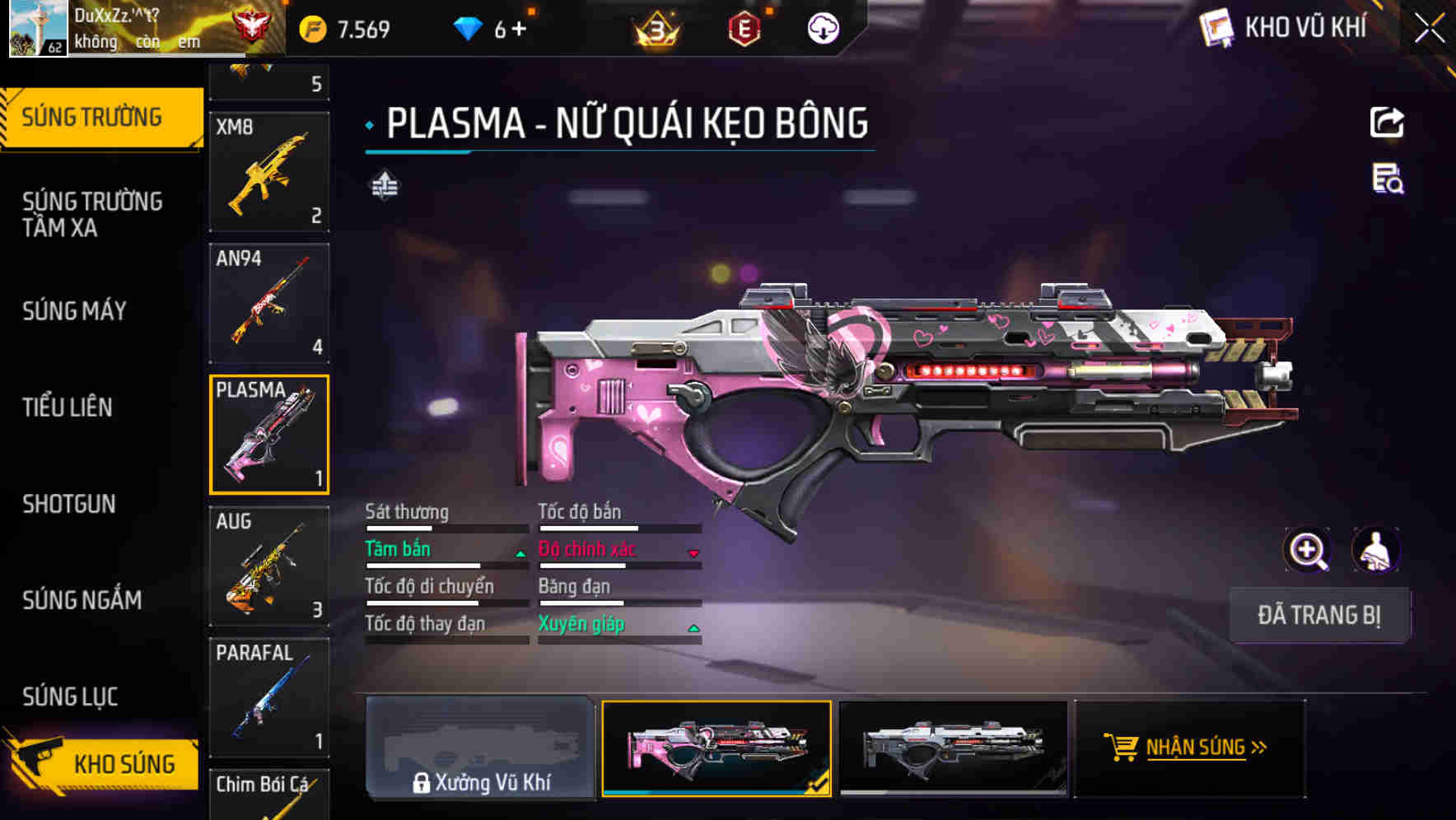Zoom in on the weapon with magnifier
The width and height of the screenshot is (1456, 820).
[1307, 550]
